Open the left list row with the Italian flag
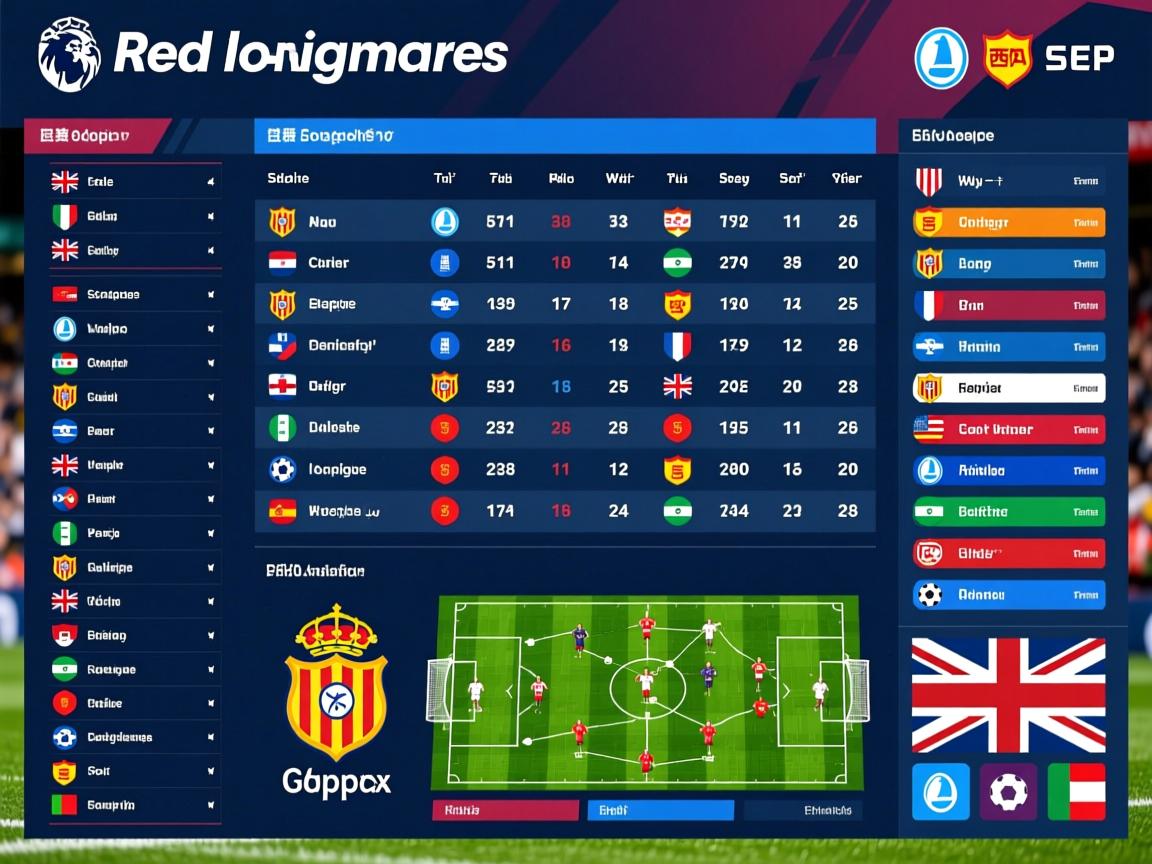The width and height of the screenshot is (1152, 864). [135, 216]
